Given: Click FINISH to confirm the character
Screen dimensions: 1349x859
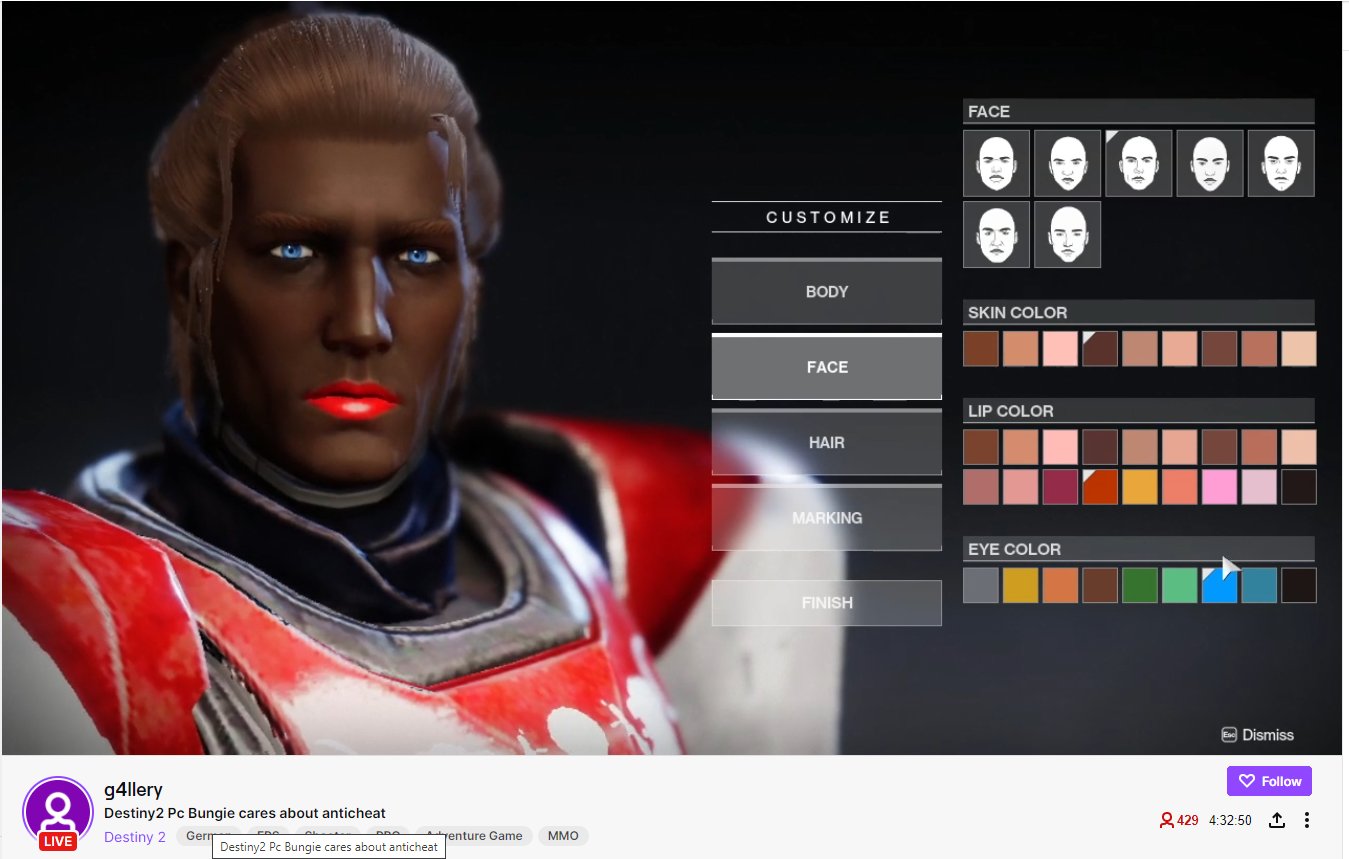Looking at the screenshot, I should pos(826,602).
